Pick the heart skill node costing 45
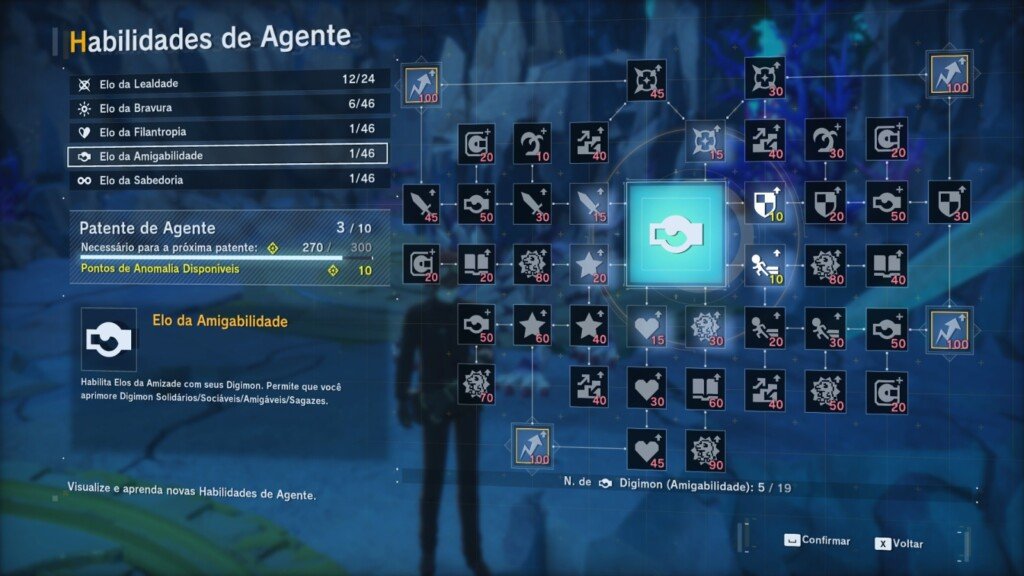This screenshot has height=576, width=1024. point(646,450)
